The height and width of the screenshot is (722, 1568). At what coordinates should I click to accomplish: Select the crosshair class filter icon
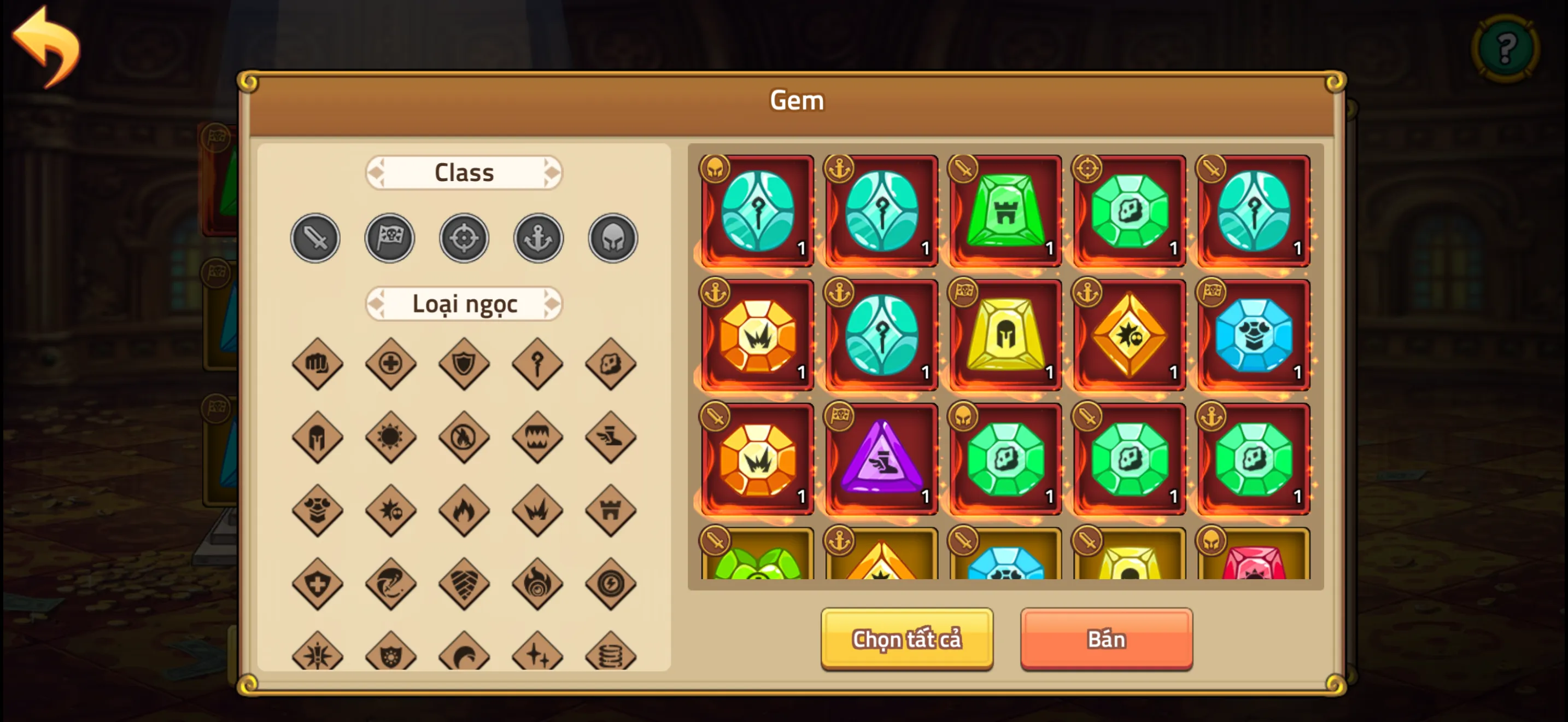(x=464, y=238)
